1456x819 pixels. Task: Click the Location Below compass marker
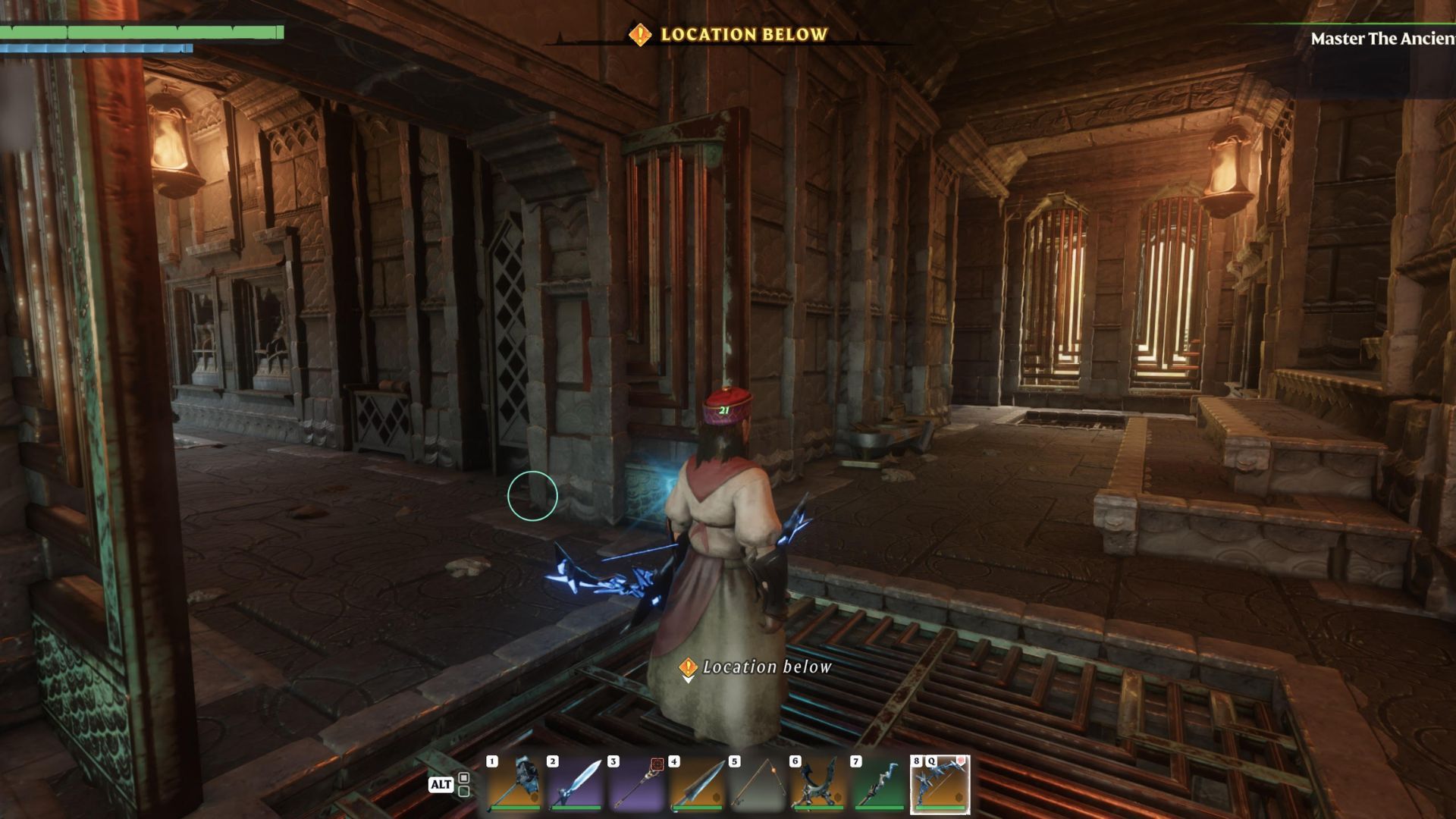(640, 34)
